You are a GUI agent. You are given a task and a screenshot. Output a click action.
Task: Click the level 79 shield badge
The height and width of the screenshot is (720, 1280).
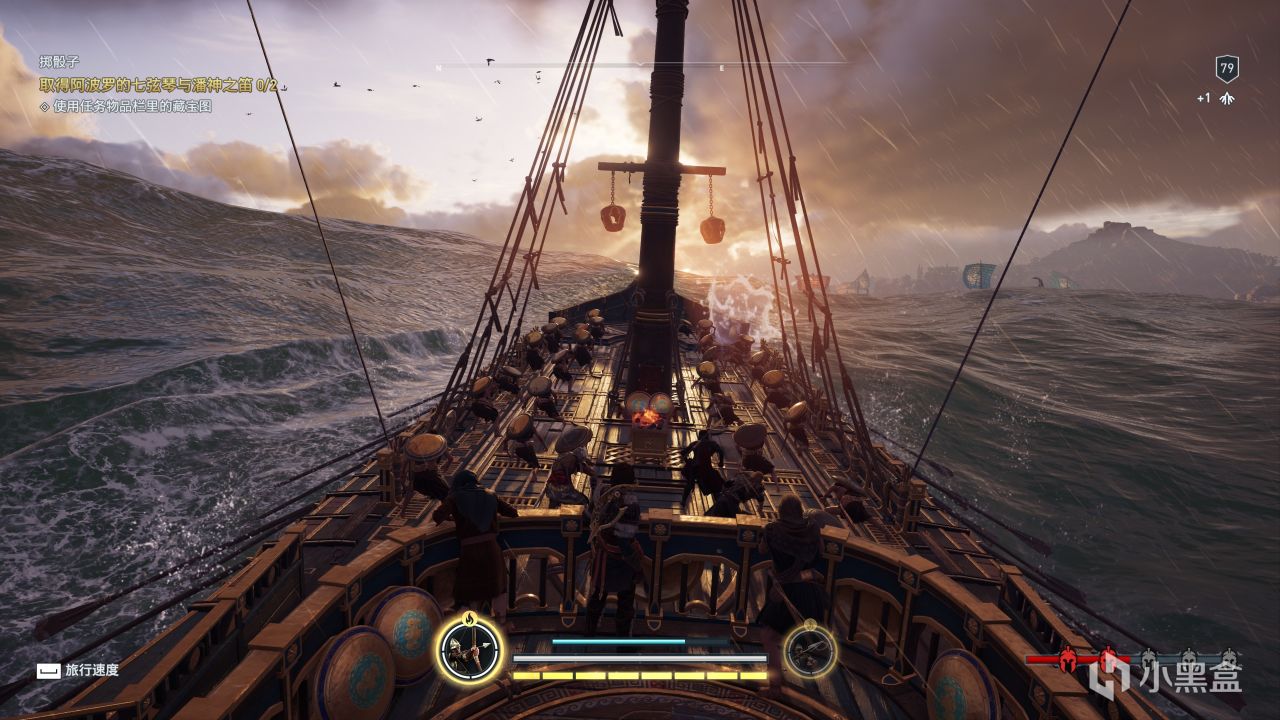[1227, 69]
